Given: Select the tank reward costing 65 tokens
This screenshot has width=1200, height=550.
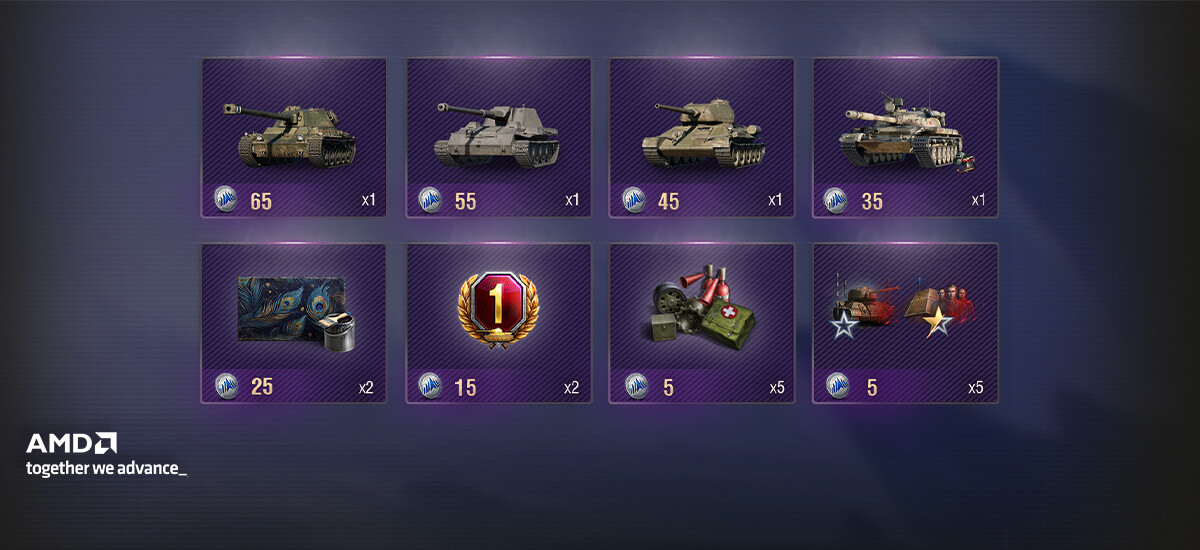Looking at the screenshot, I should tap(293, 137).
